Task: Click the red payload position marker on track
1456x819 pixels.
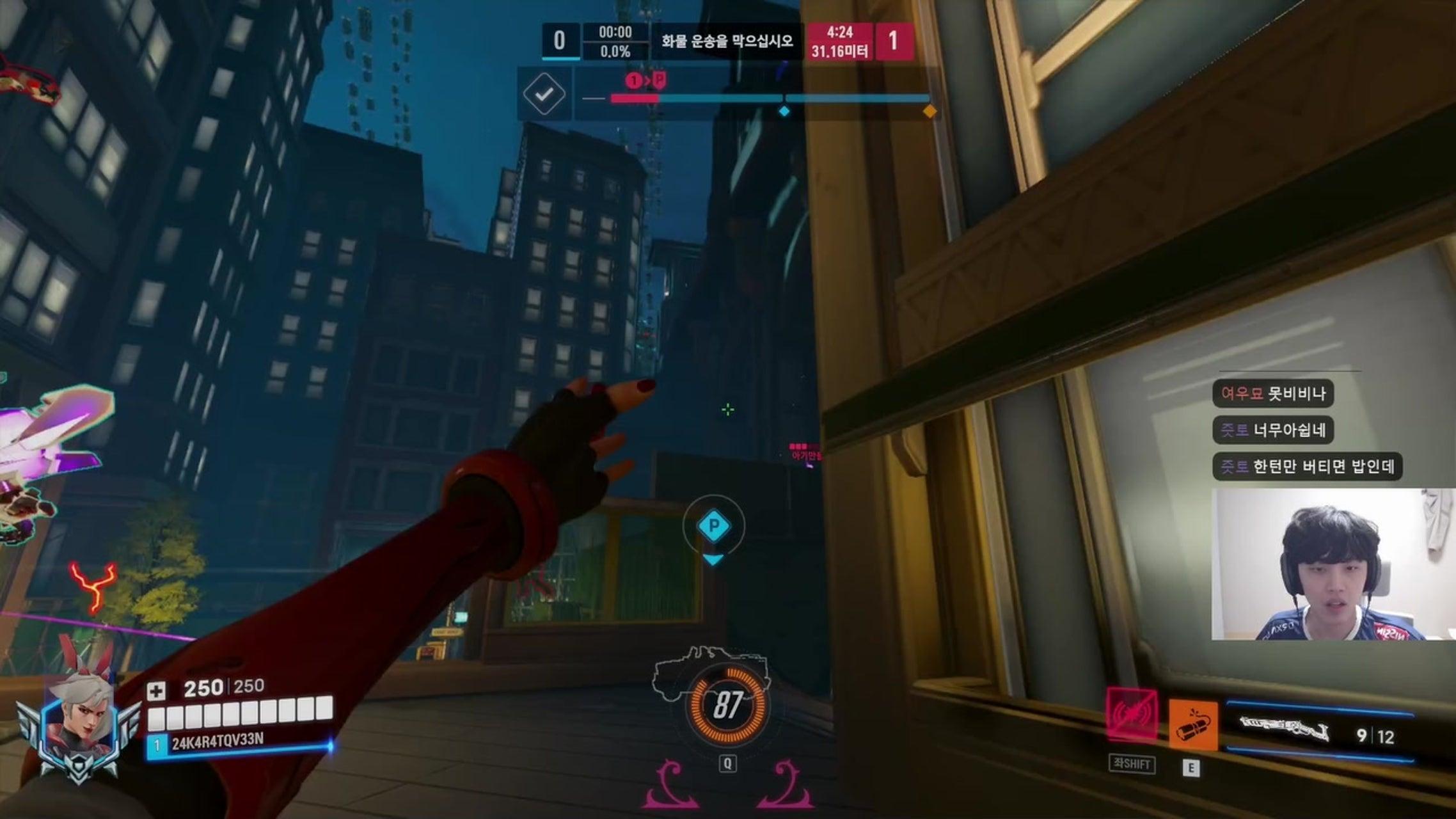Action: 646,81
